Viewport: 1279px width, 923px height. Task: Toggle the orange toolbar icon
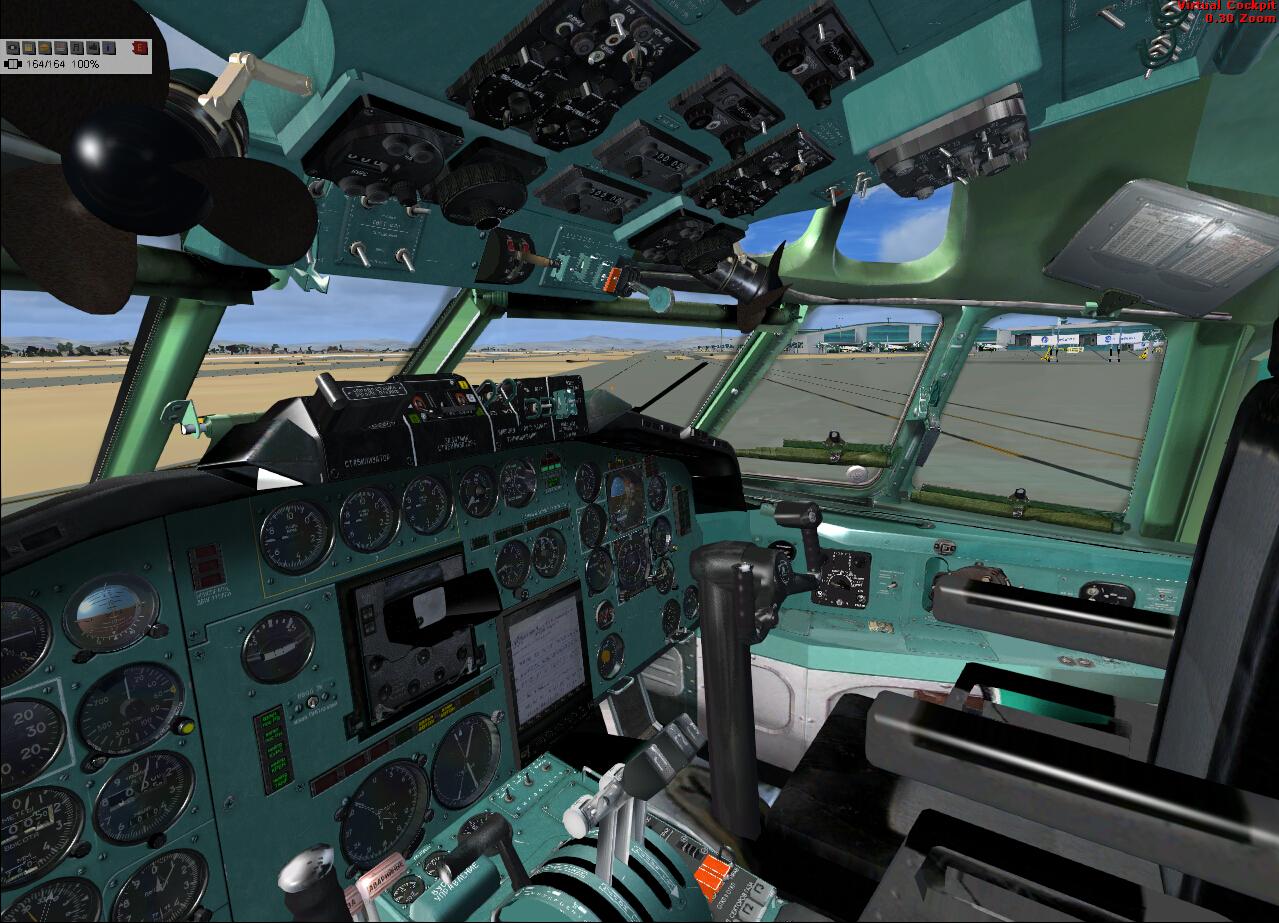pos(45,47)
